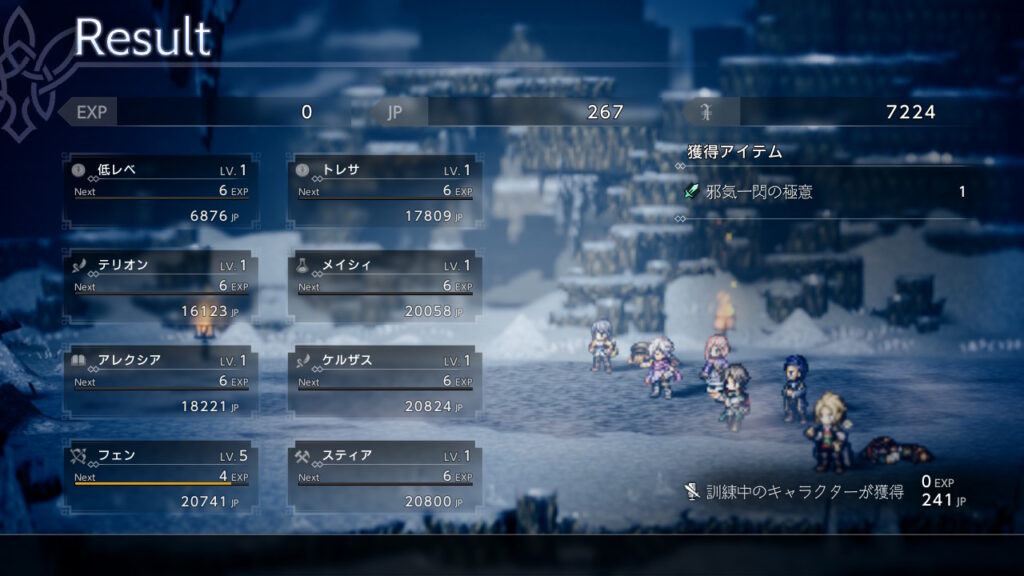1024x576 pixels.
Task: Select the 邪気一閃の極意 obtained item row
Action: pos(825,191)
